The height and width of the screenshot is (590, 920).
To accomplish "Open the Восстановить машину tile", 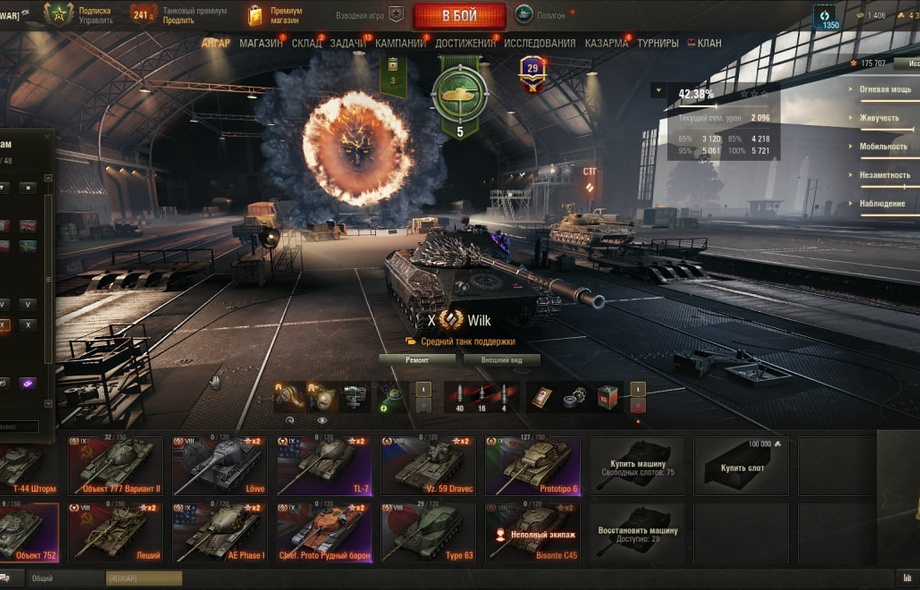I will [x=637, y=531].
